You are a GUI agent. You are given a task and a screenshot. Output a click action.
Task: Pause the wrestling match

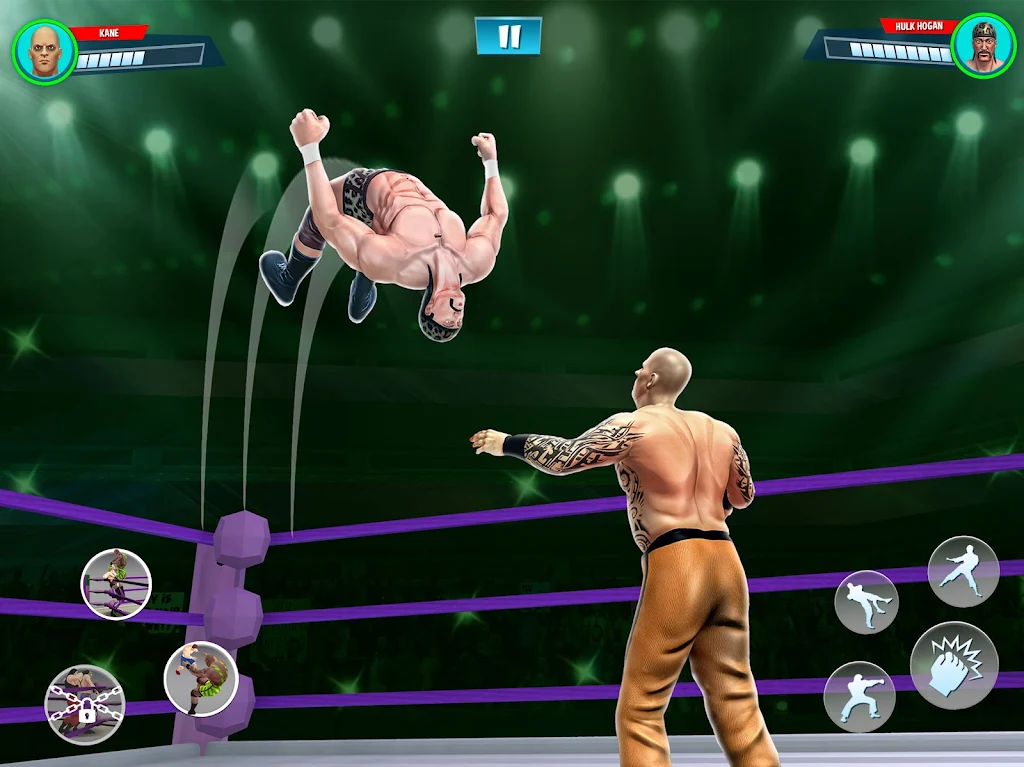click(x=508, y=36)
